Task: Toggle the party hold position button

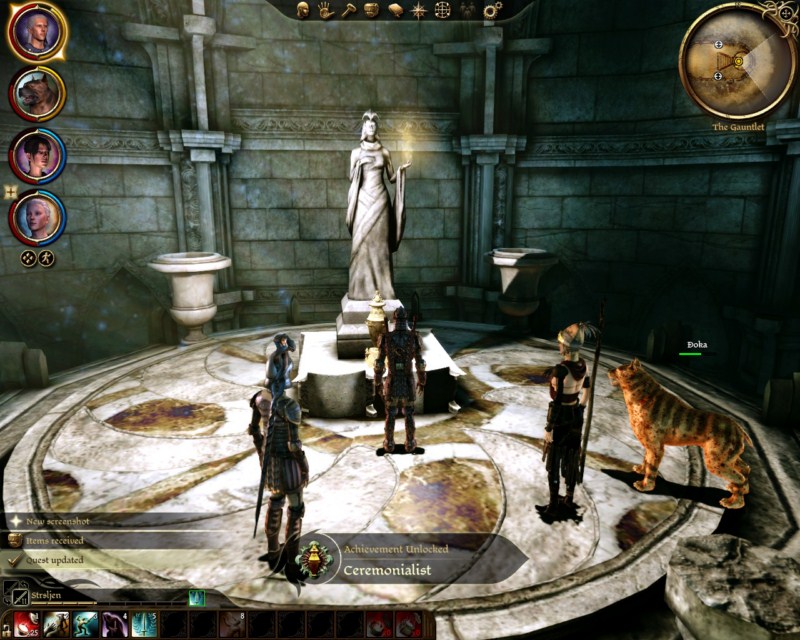Action: (x=46, y=258)
